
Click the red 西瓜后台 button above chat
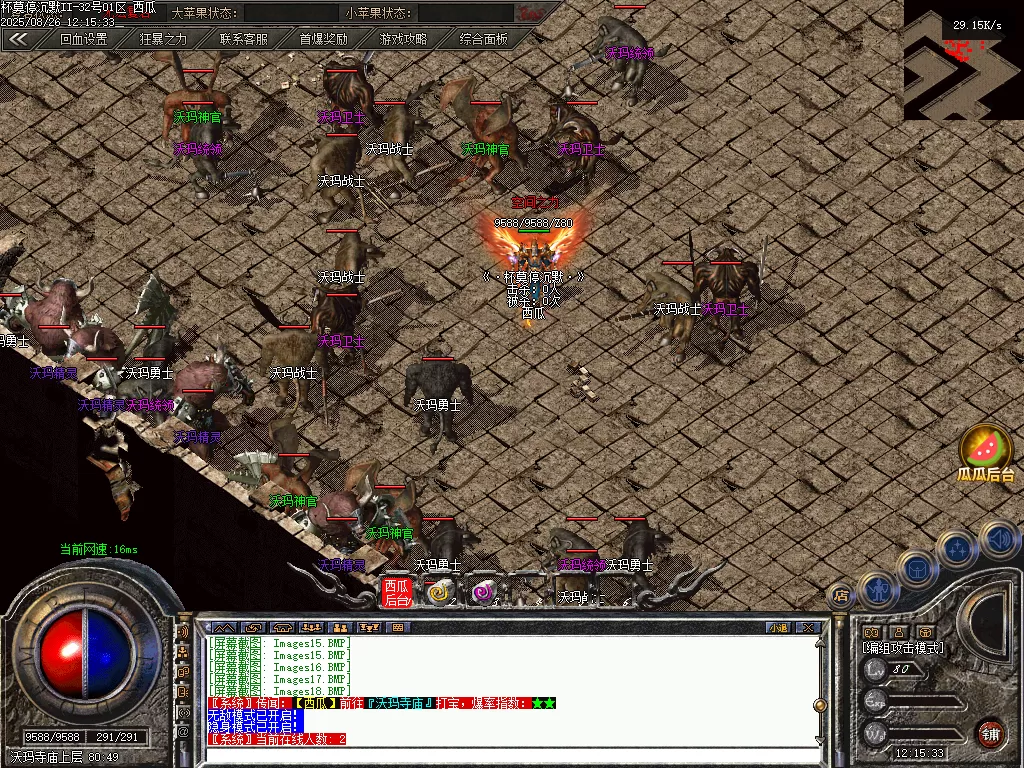[397, 593]
